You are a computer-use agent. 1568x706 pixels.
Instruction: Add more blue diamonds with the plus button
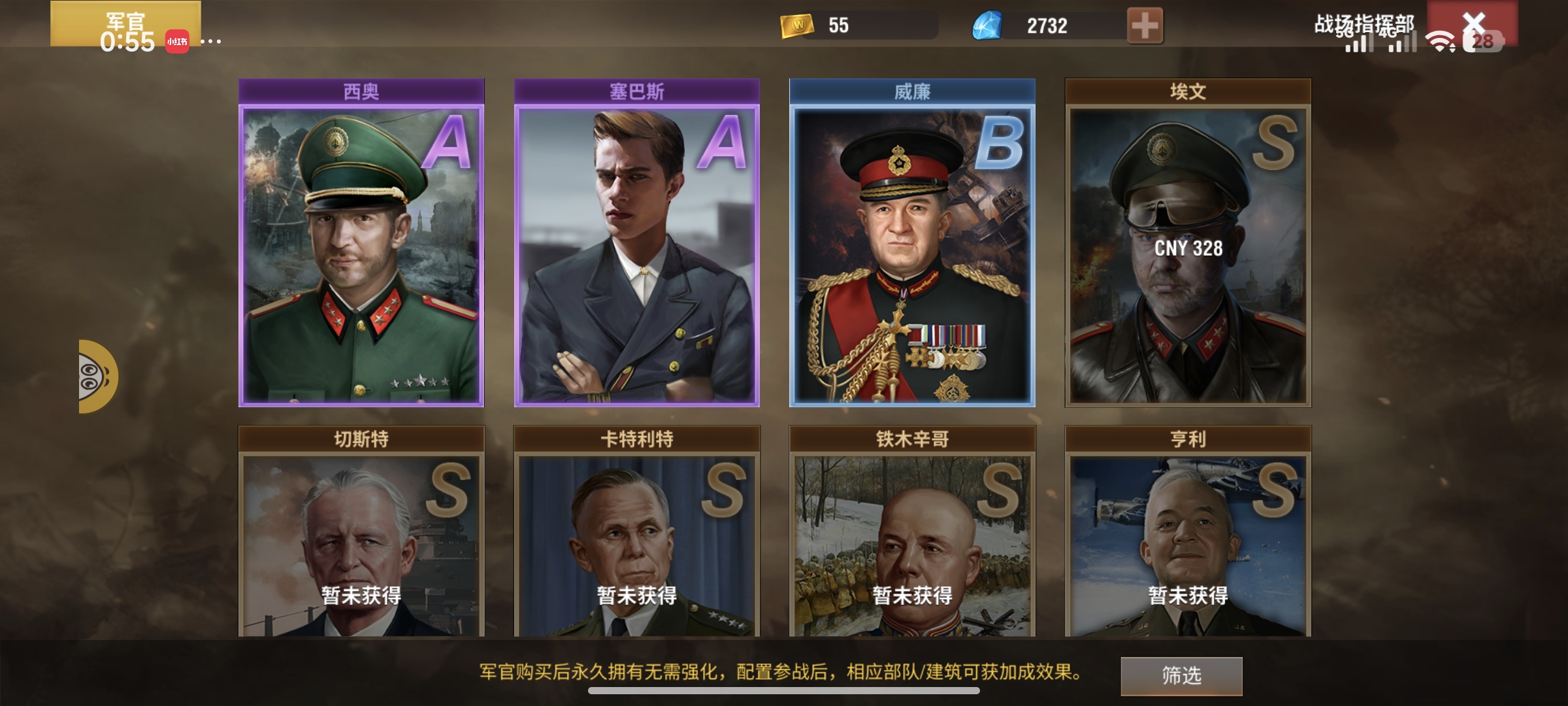tap(1145, 26)
